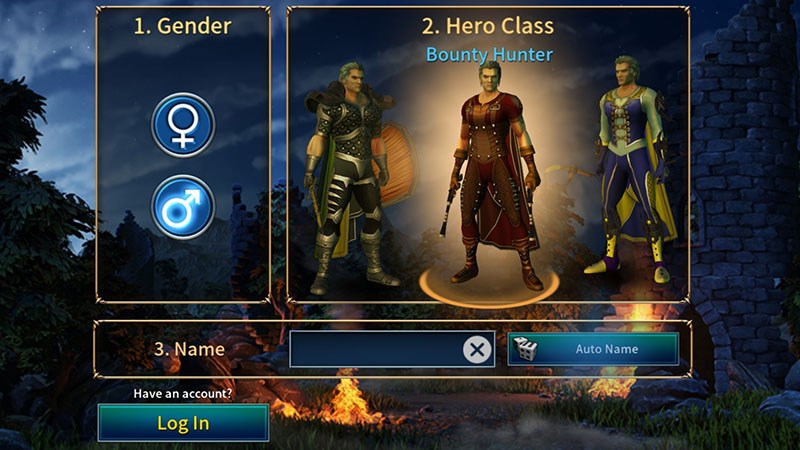
Task: Select the female gender symbol
Action: (182, 126)
